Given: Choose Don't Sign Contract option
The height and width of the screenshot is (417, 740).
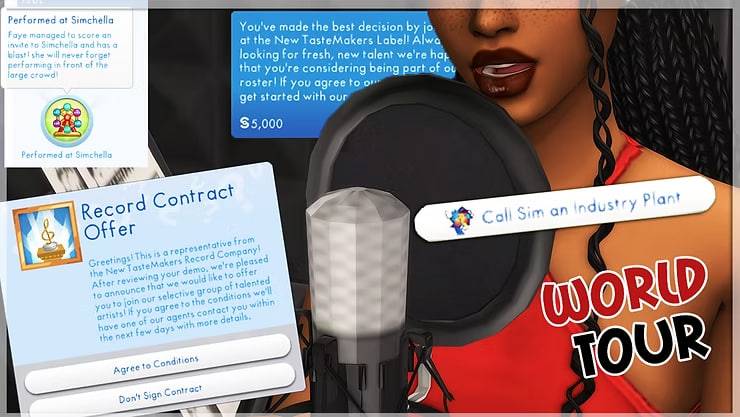Looking at the screenshot, I should click(160, 387).
